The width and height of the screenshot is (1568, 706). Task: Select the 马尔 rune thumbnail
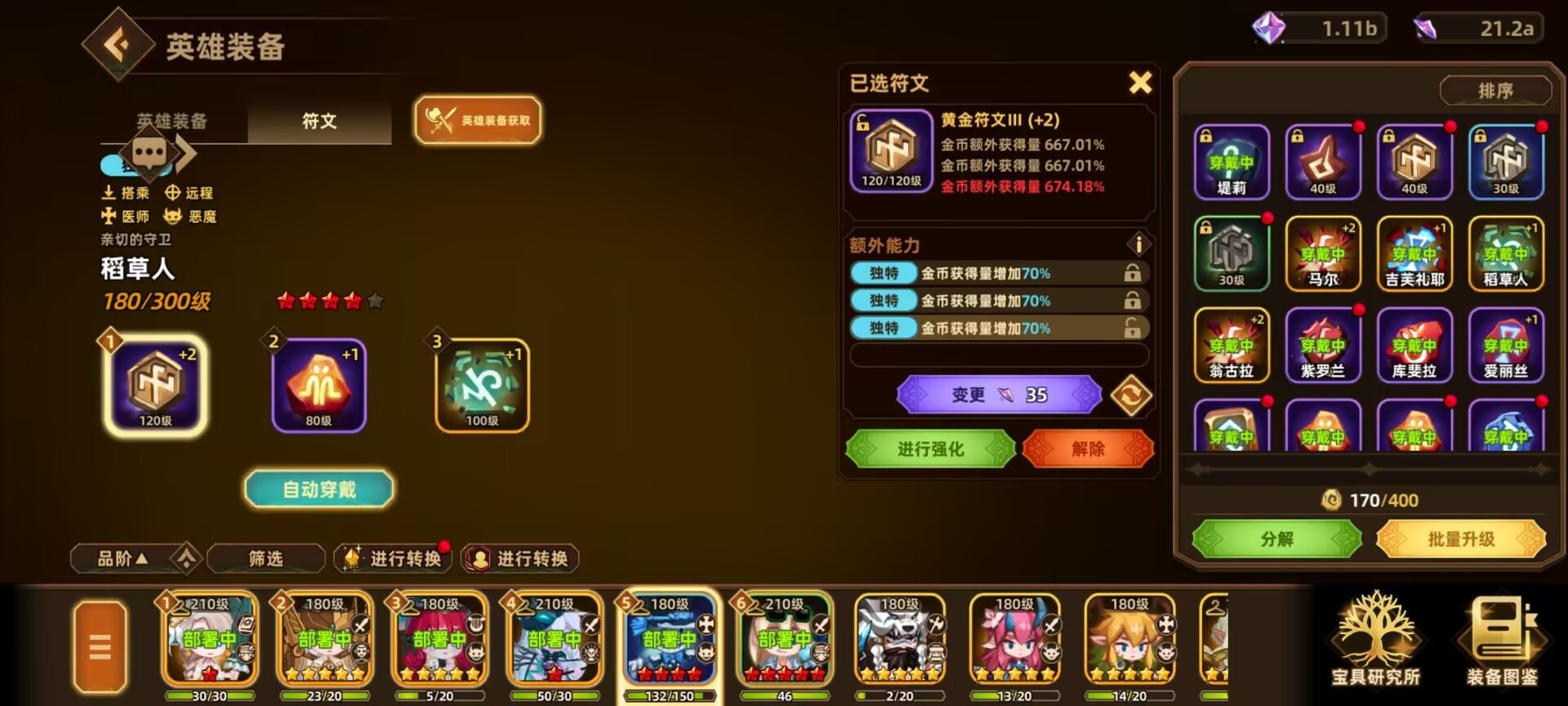tap(1323, 253)
